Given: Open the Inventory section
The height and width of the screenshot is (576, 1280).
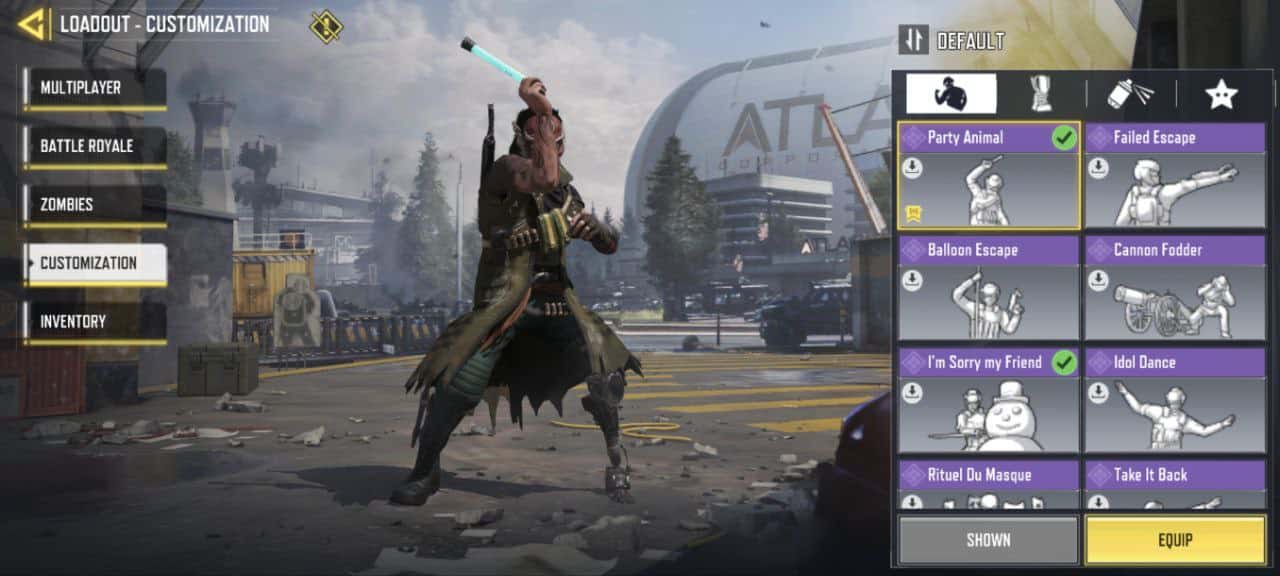Looking at the screenshot, I should pyautogui.click(x=96, y=322).
